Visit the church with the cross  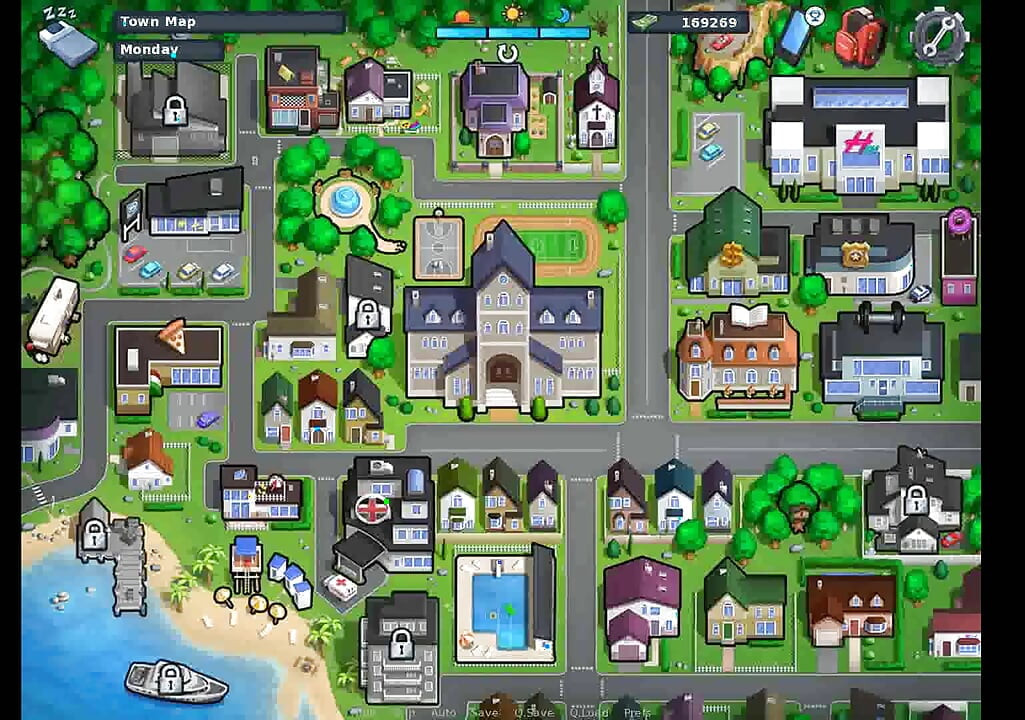pos(595,102)
